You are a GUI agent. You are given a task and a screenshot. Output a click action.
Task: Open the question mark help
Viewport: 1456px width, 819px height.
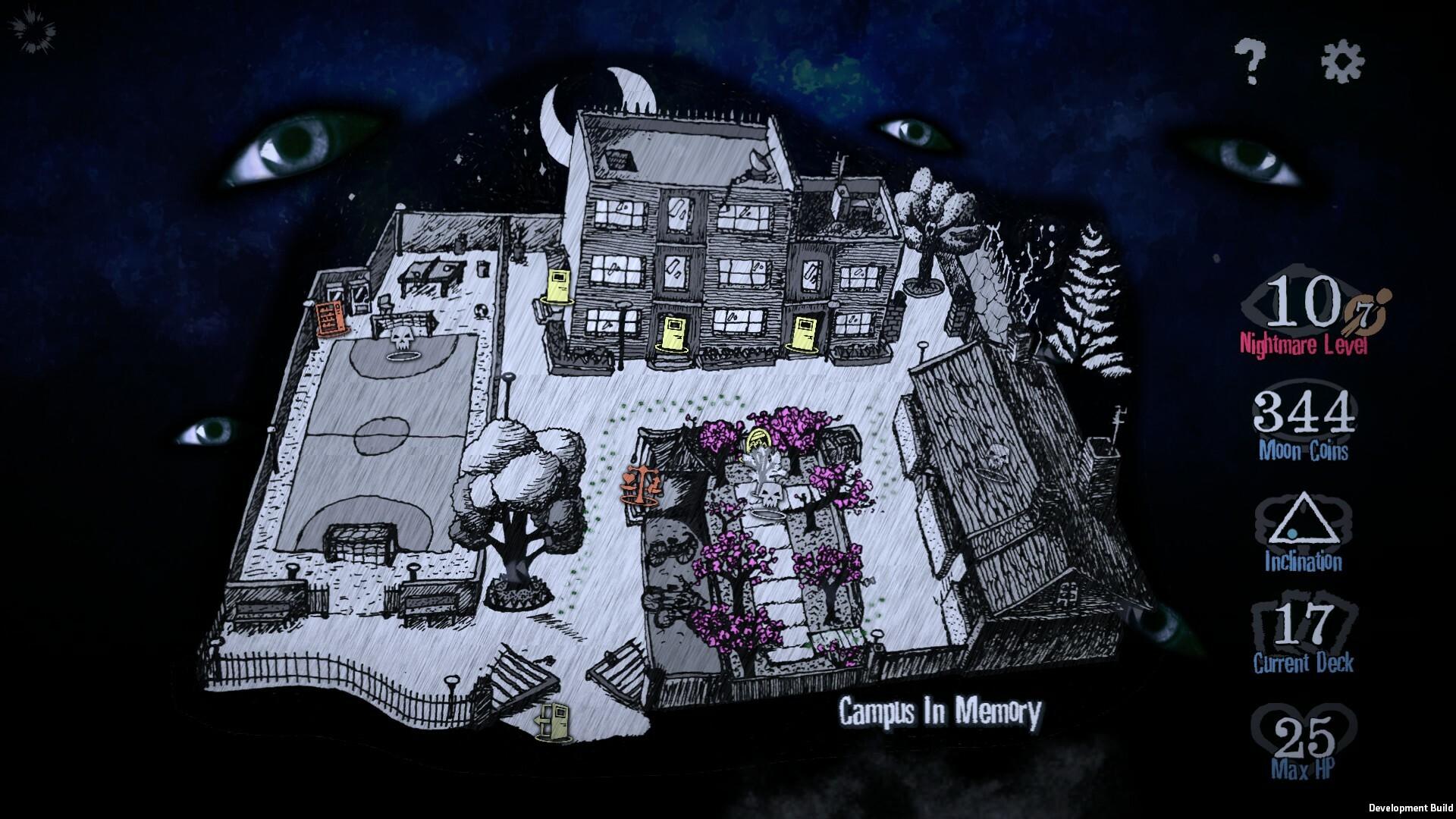(1250, 62)
